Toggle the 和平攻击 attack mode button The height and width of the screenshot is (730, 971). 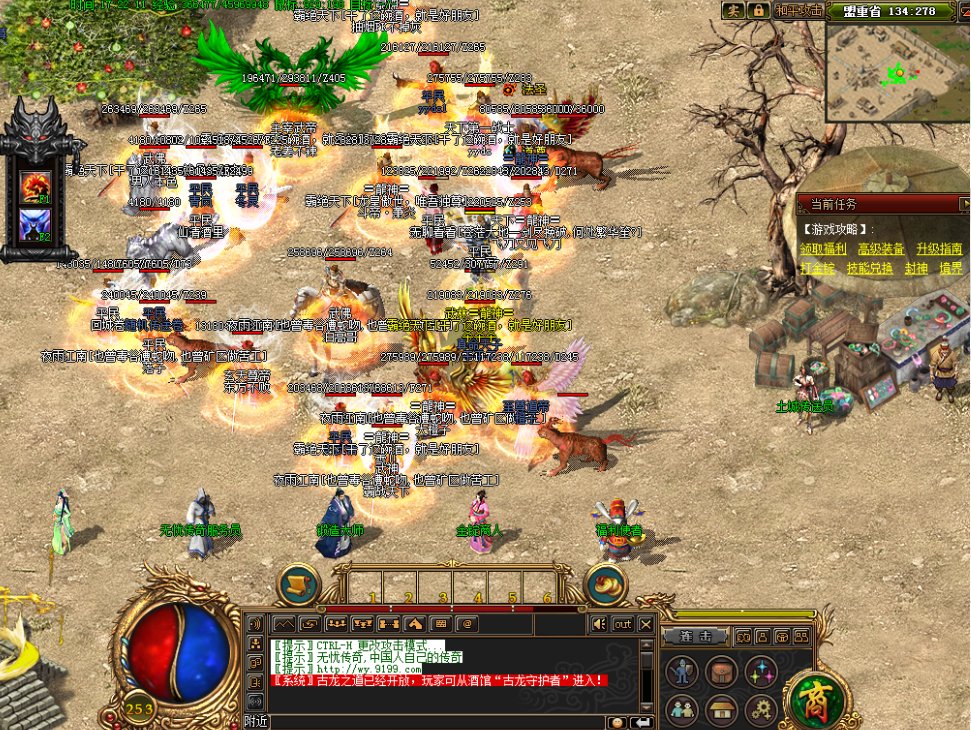tap(799, 11)
